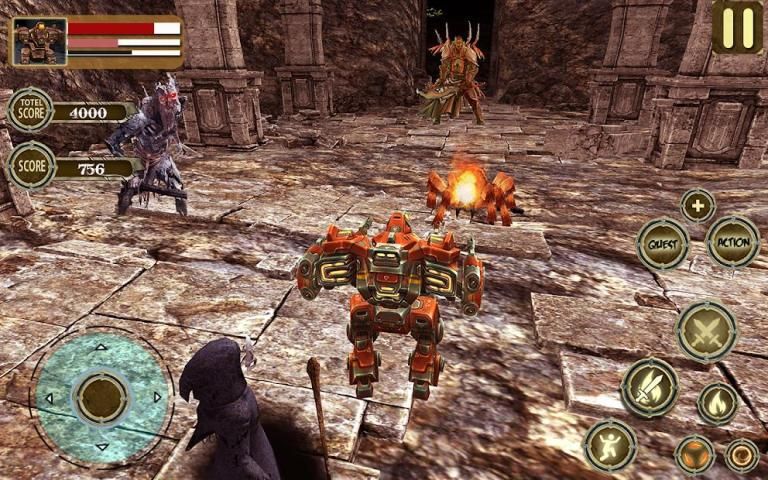Tap the Action button

tap(732, 242)
